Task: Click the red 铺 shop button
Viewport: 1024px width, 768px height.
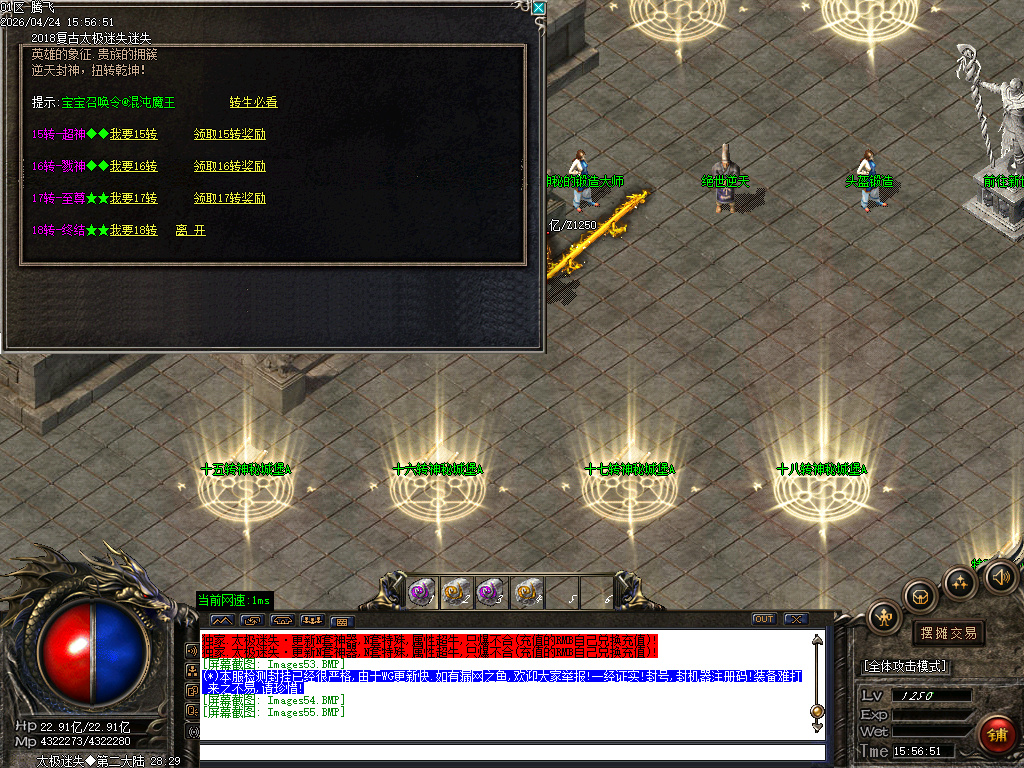Action: click(996, 735)
